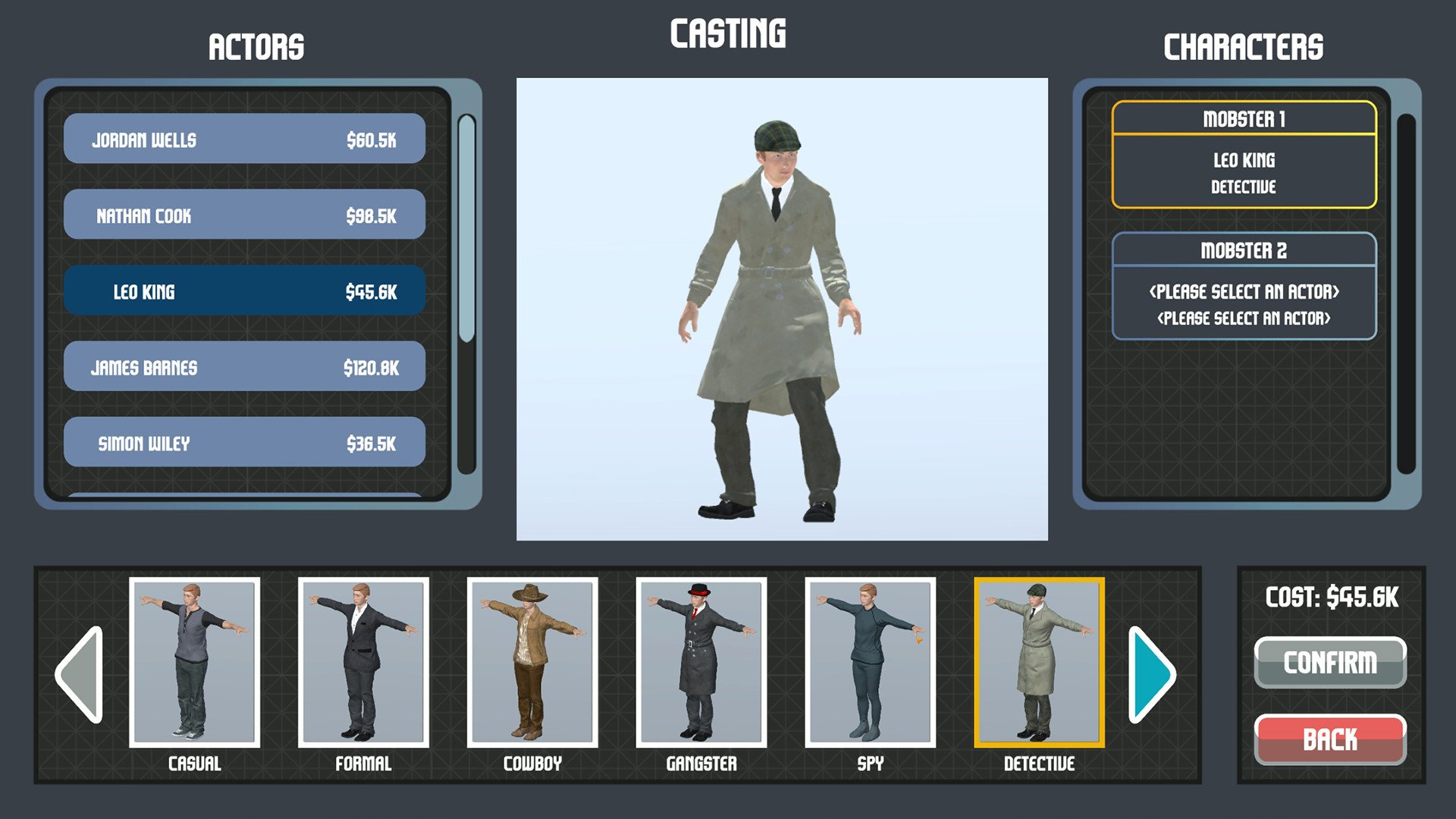Select Simon Wiley from the list
The width and height of the screenshot is (1456, 819).
point(244,443)
